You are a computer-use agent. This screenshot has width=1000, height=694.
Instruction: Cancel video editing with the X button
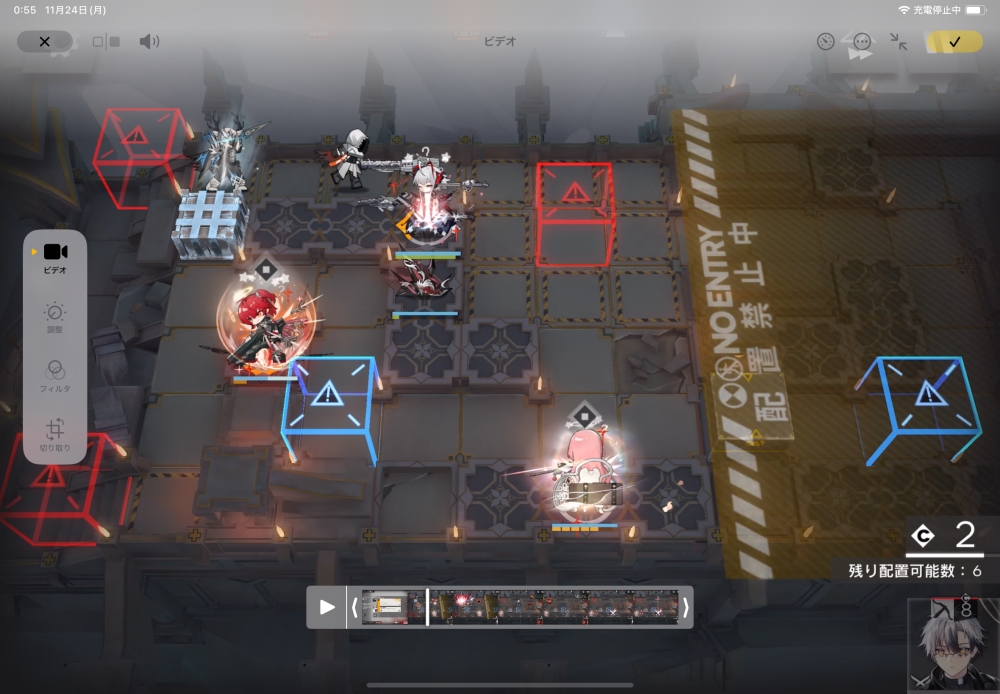coord(44,42)
